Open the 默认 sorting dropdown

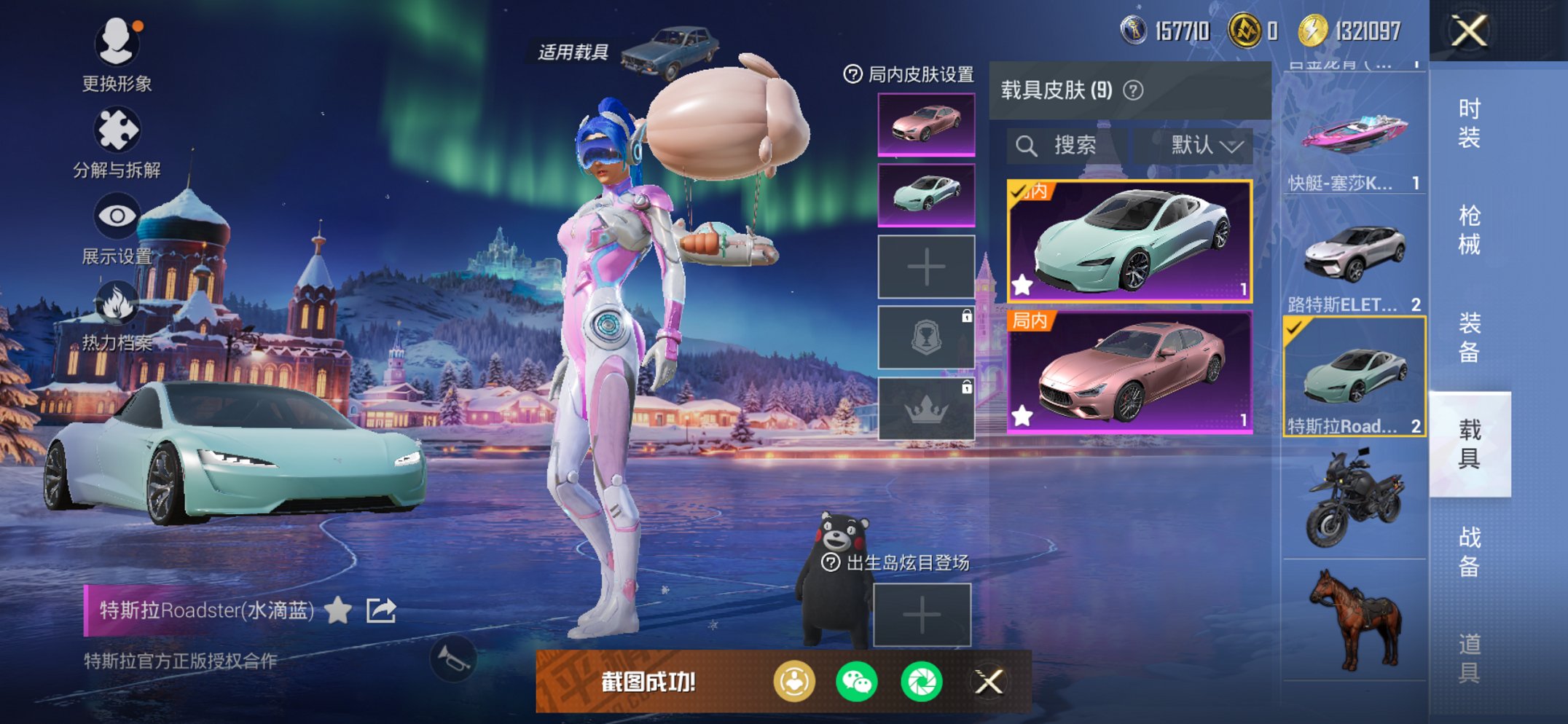click(1199, 143)
